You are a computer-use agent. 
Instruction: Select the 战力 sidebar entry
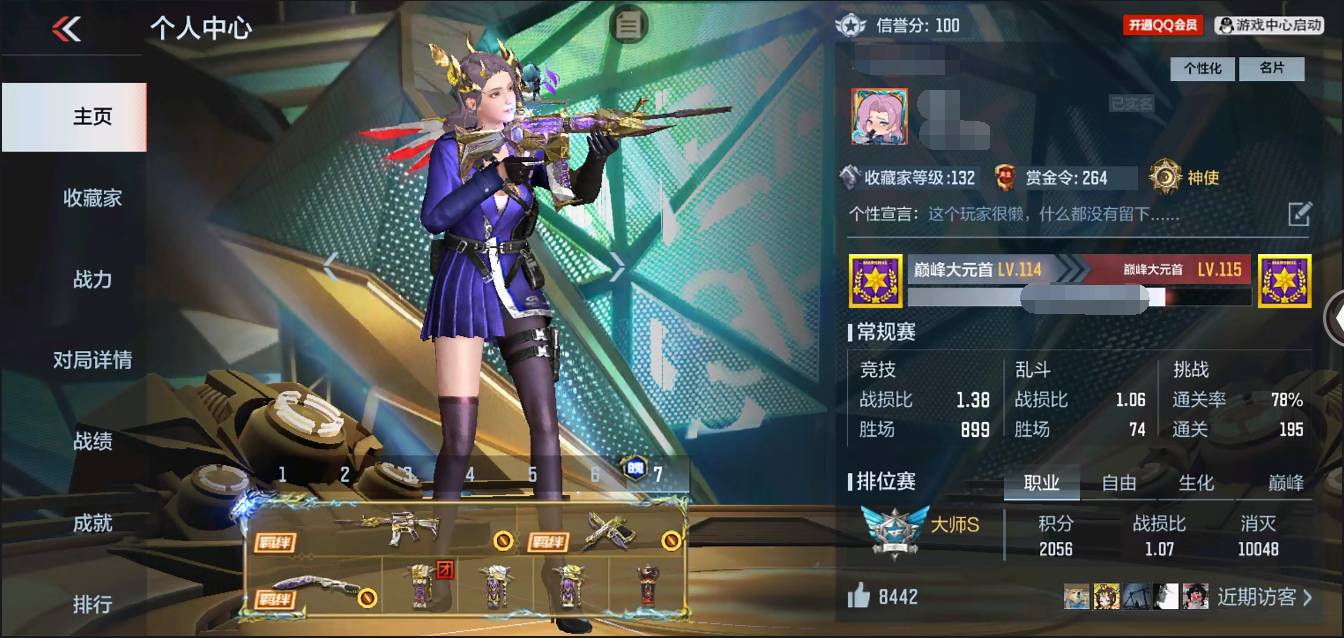(92, 279)
